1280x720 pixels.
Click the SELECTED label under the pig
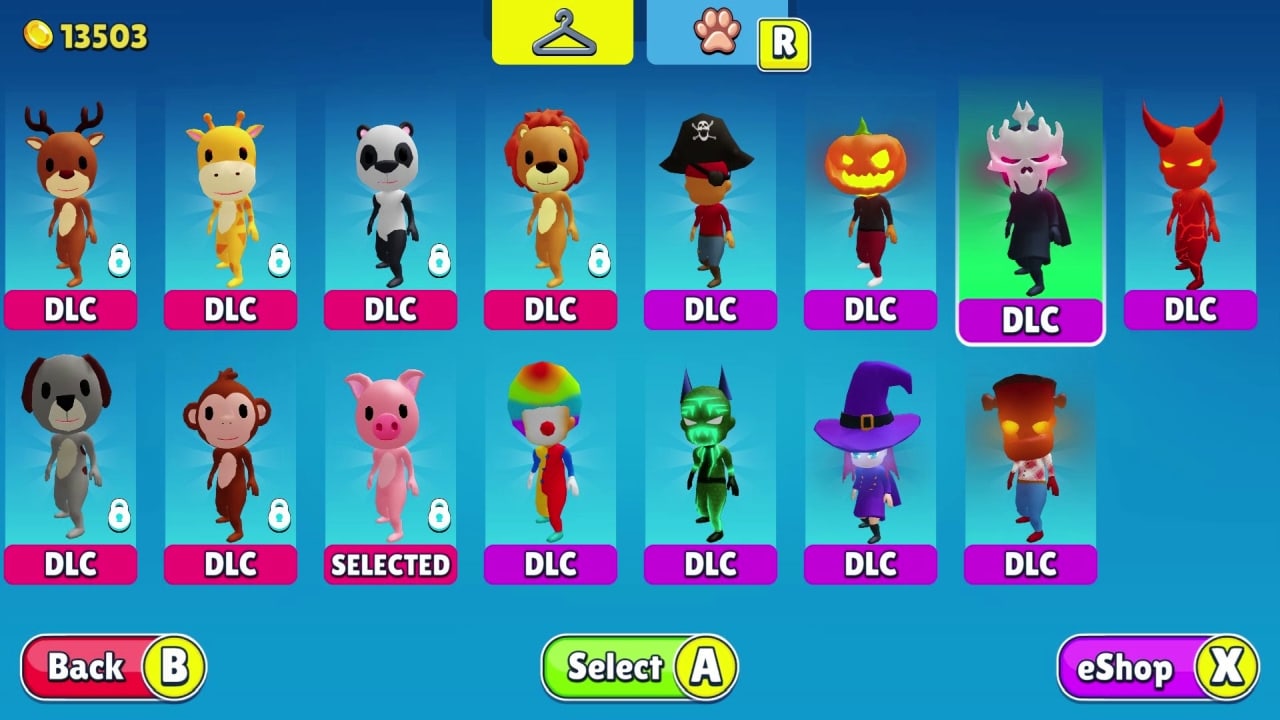point(390,564)
